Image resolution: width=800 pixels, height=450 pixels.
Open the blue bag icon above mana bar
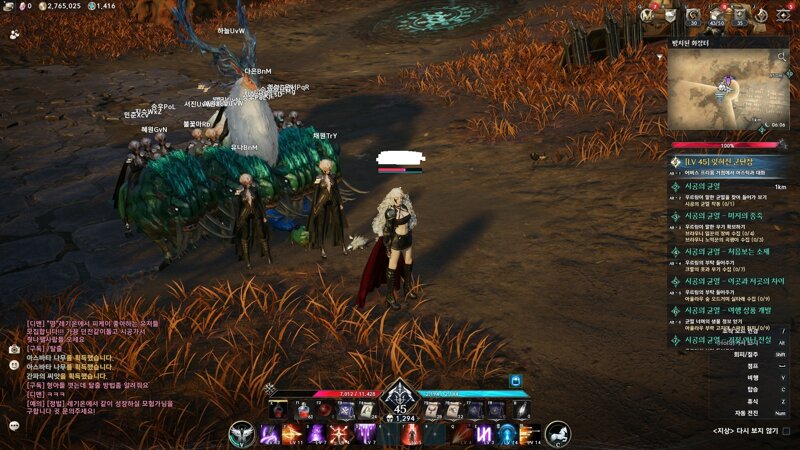tap(516, 381)
